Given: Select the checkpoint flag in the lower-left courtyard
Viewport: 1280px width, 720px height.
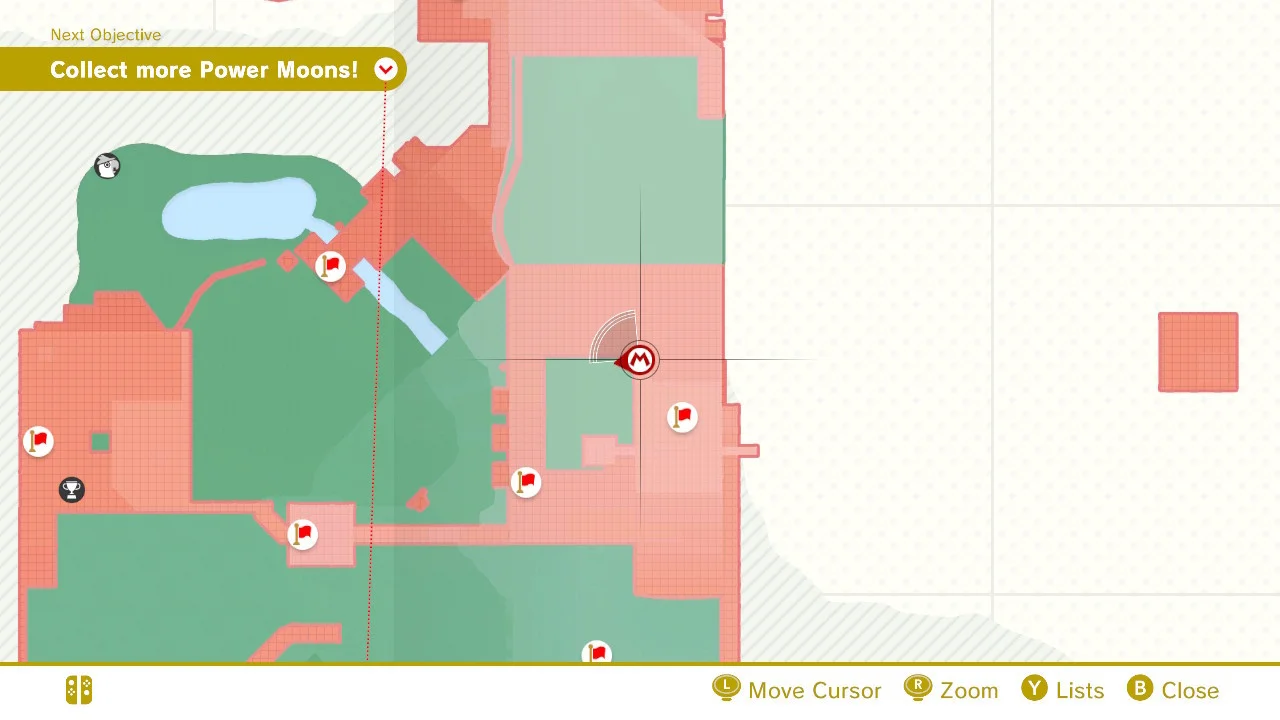Looking at the screenshot, I should 303,534.
